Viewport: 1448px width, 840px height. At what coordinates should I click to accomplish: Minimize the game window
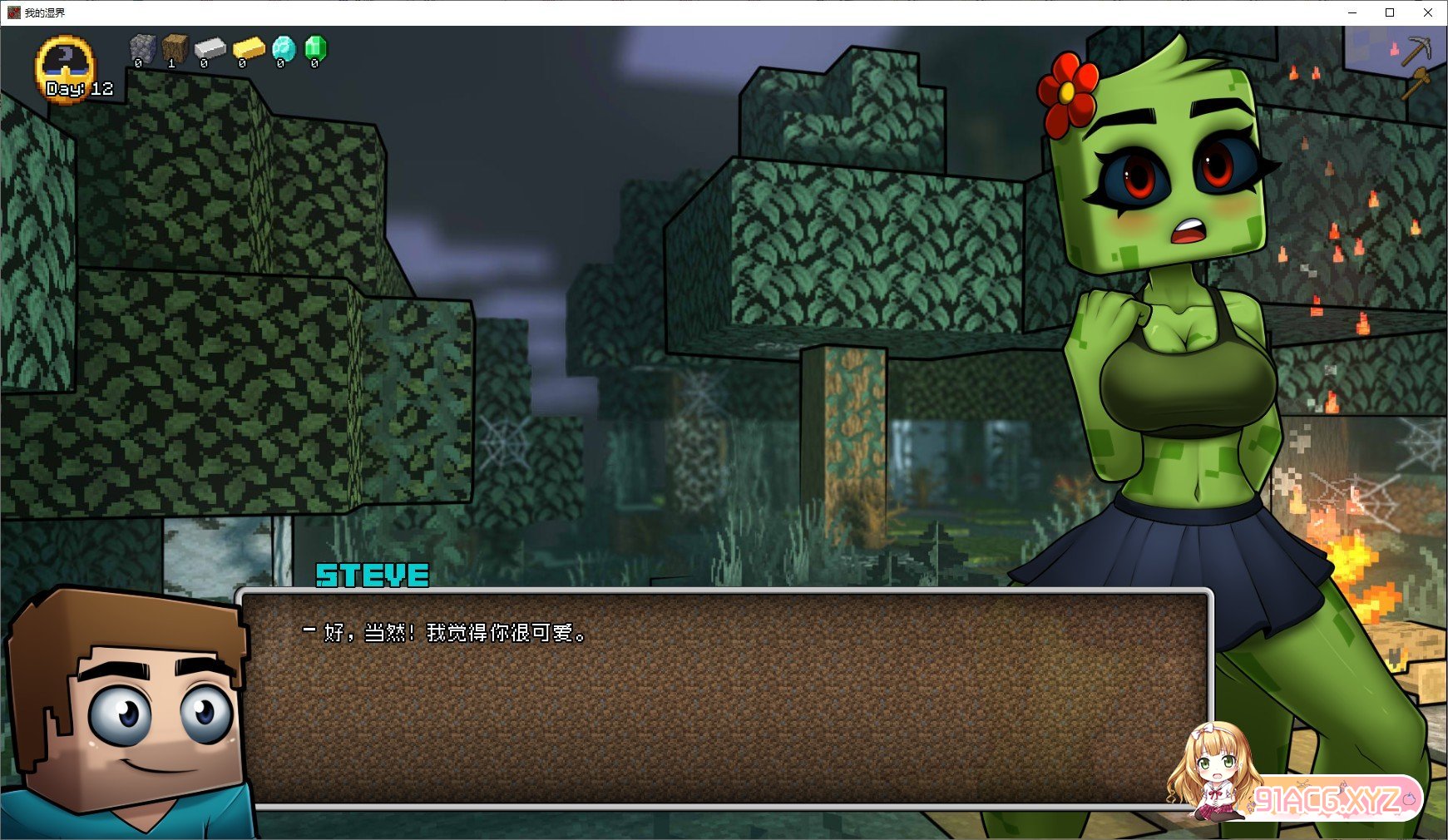(1352, 12)
